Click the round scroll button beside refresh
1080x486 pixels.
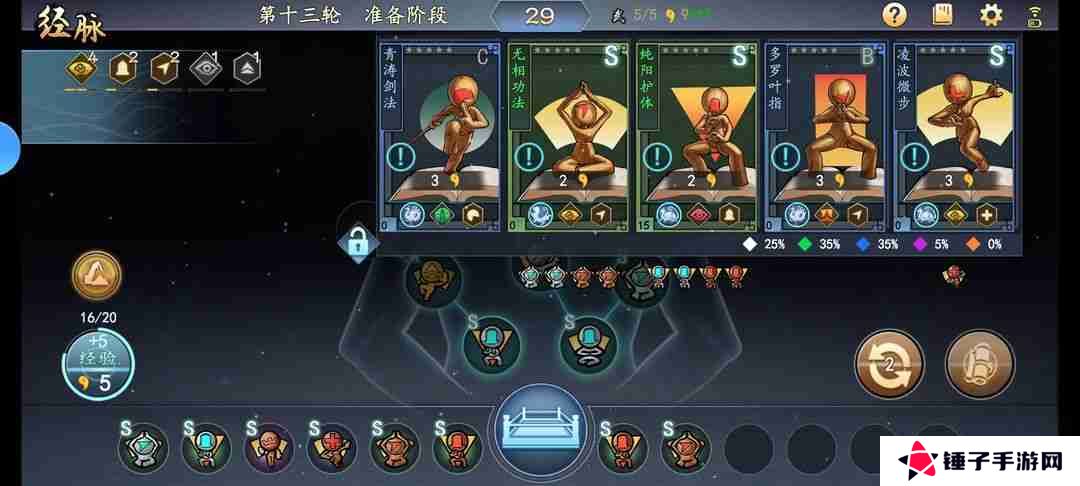(x=979, y=363)
